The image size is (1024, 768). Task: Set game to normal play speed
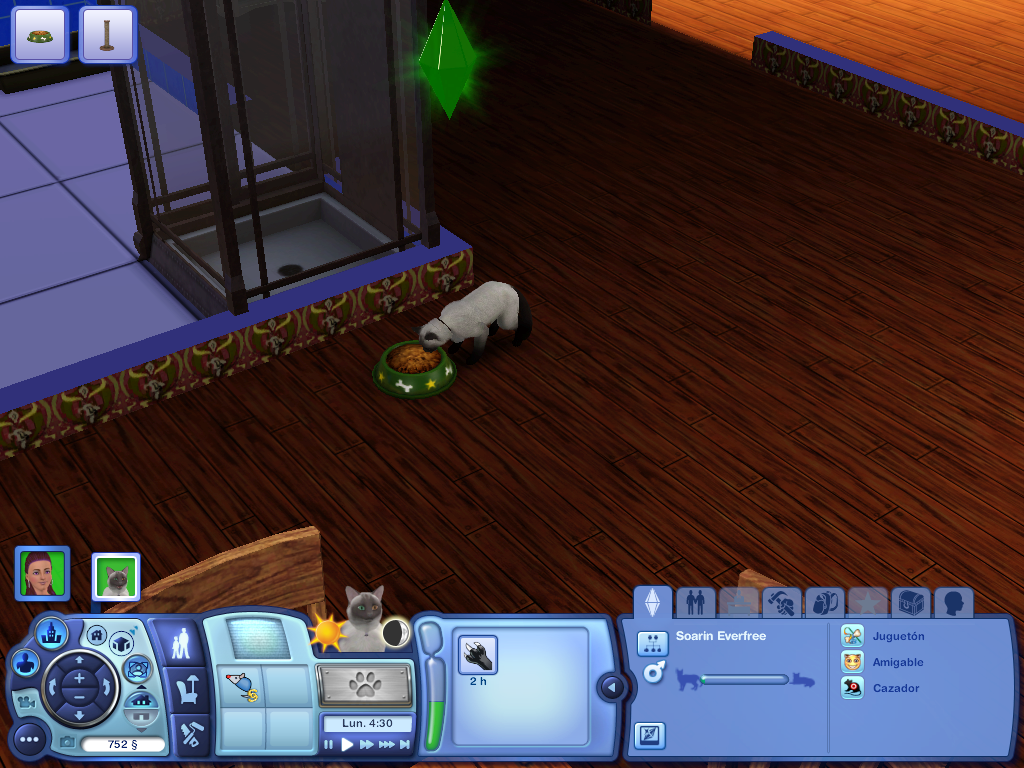coord(347,744)
